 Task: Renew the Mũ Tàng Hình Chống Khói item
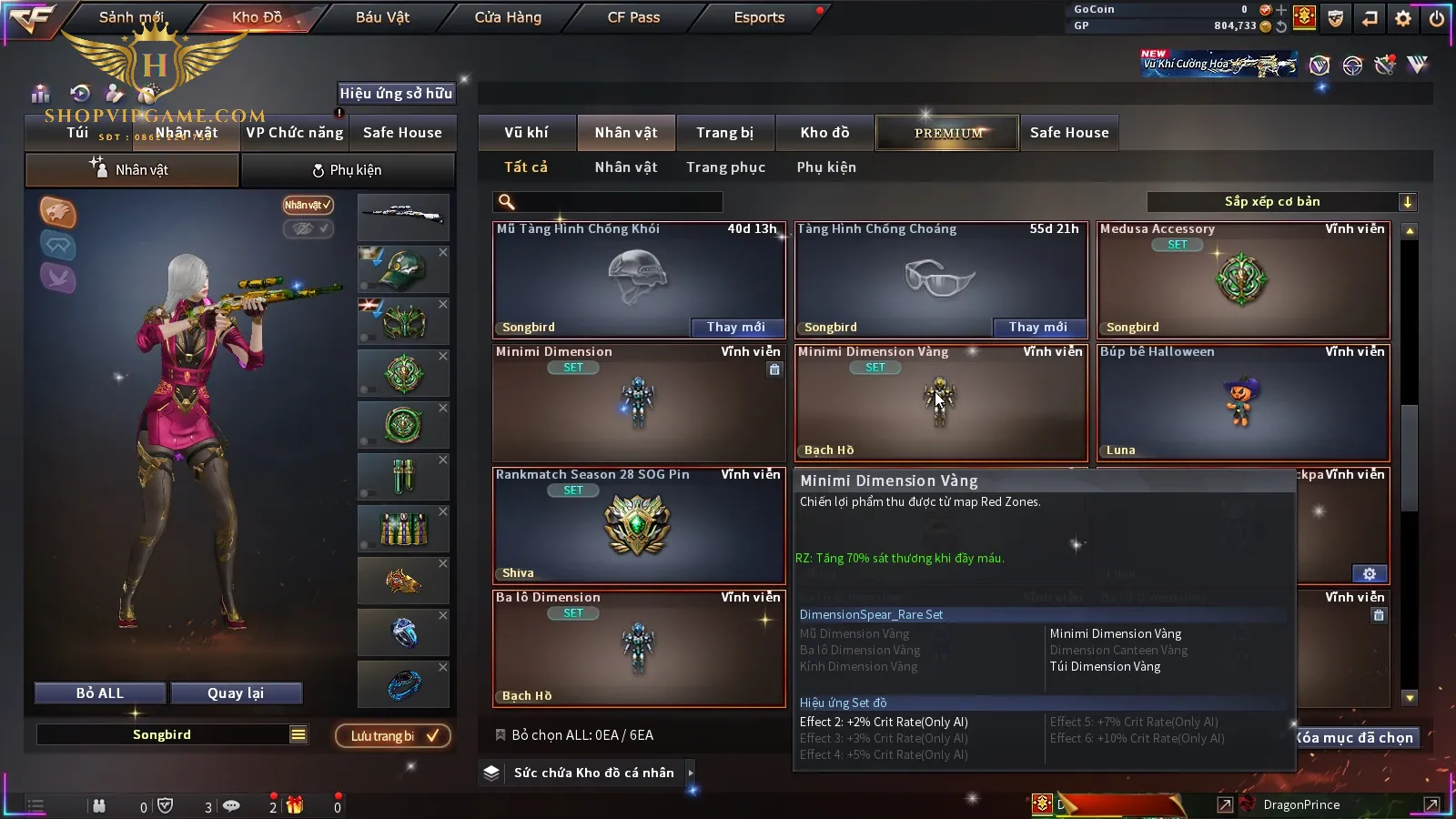(x=735, y=327)
